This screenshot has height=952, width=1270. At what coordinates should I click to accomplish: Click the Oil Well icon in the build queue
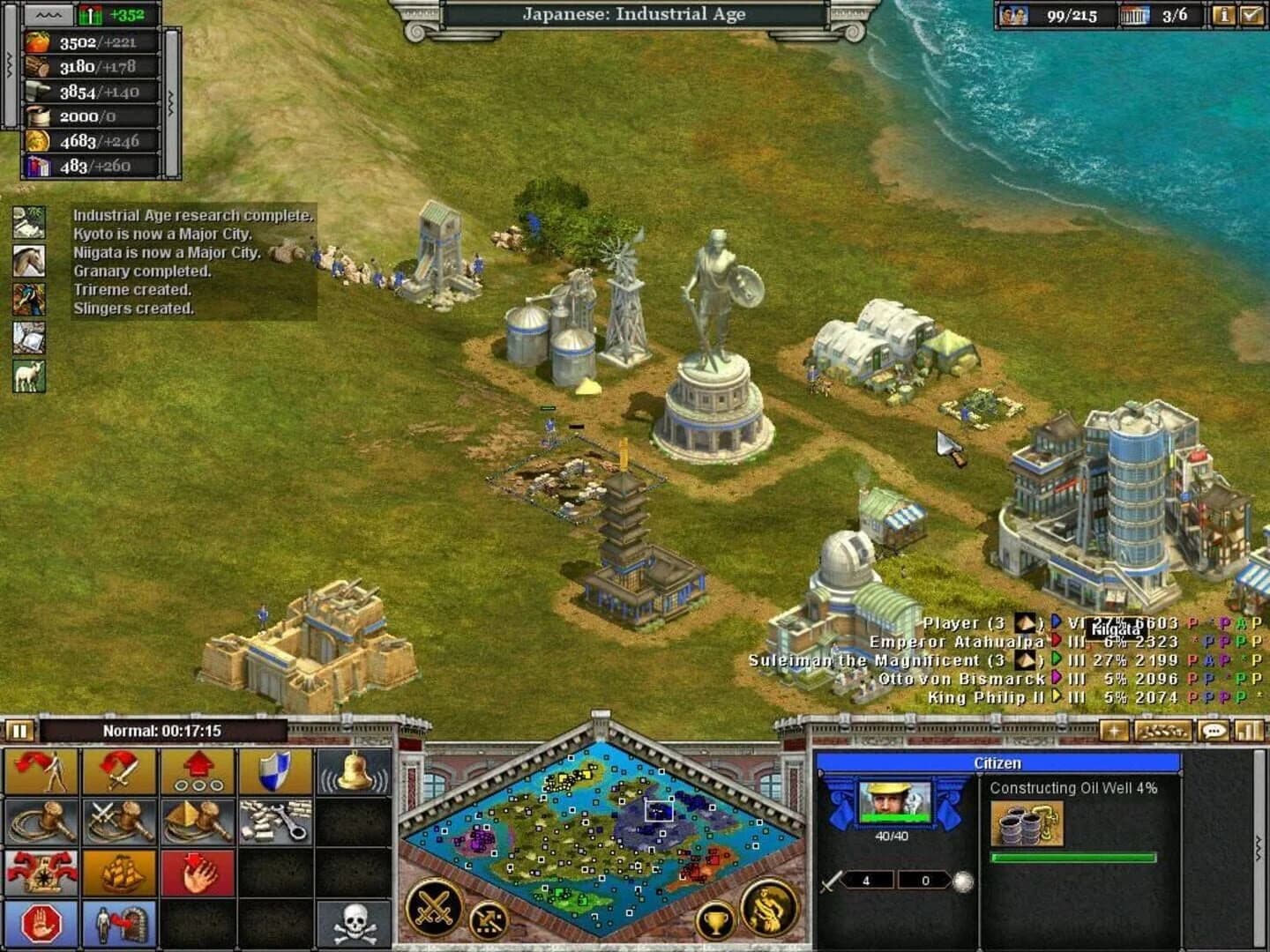pyautogui.click(x=1028, y=823)
